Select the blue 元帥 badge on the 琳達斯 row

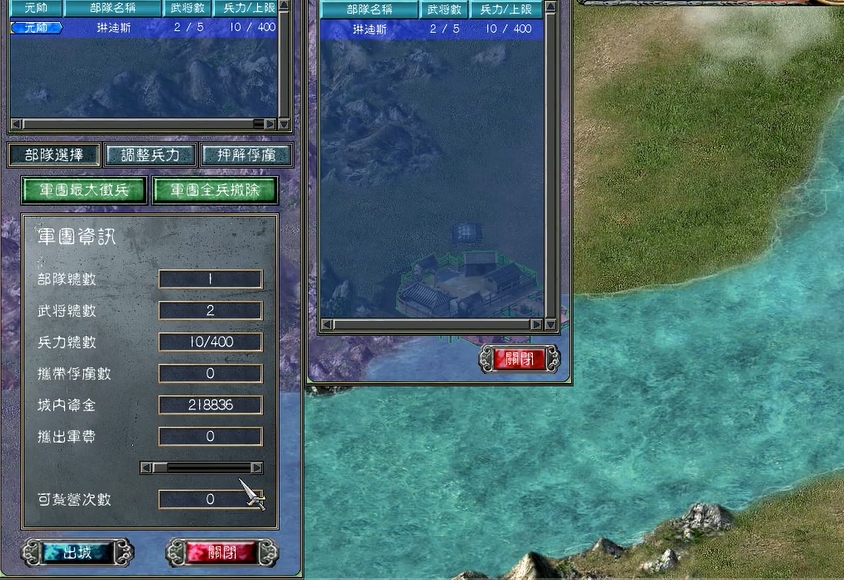point(36,28)
